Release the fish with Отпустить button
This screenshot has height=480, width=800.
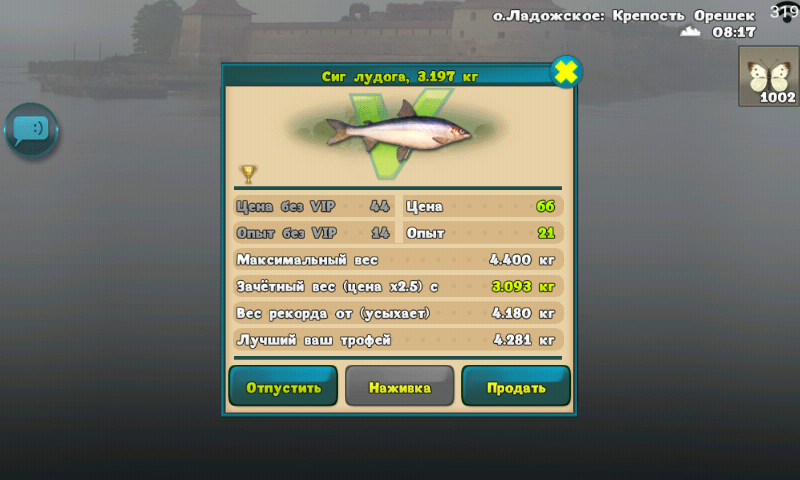(x=283, y=386)
